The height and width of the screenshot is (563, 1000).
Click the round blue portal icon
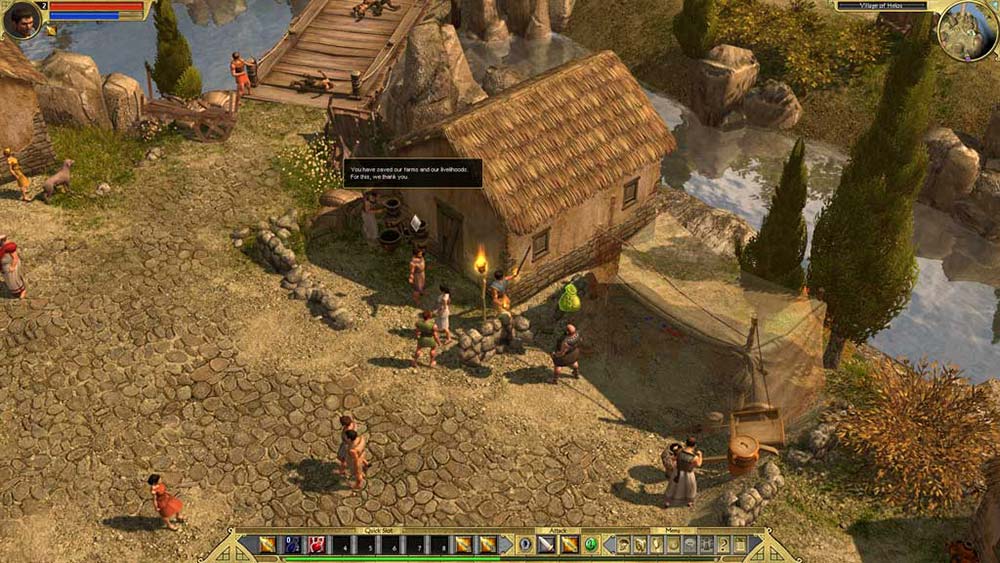click(524, 545)
